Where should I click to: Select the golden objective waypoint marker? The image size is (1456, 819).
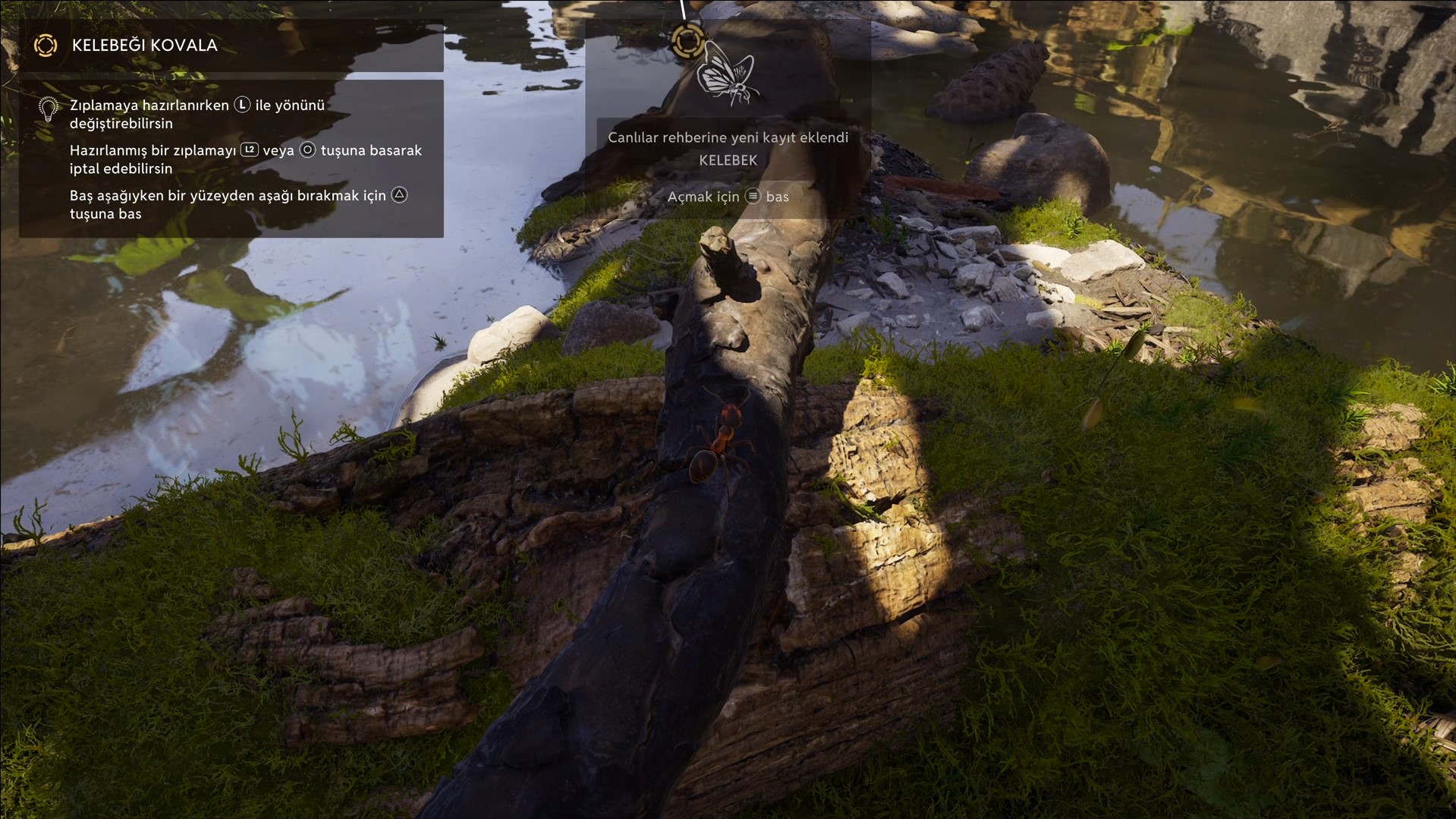[687, 40]
